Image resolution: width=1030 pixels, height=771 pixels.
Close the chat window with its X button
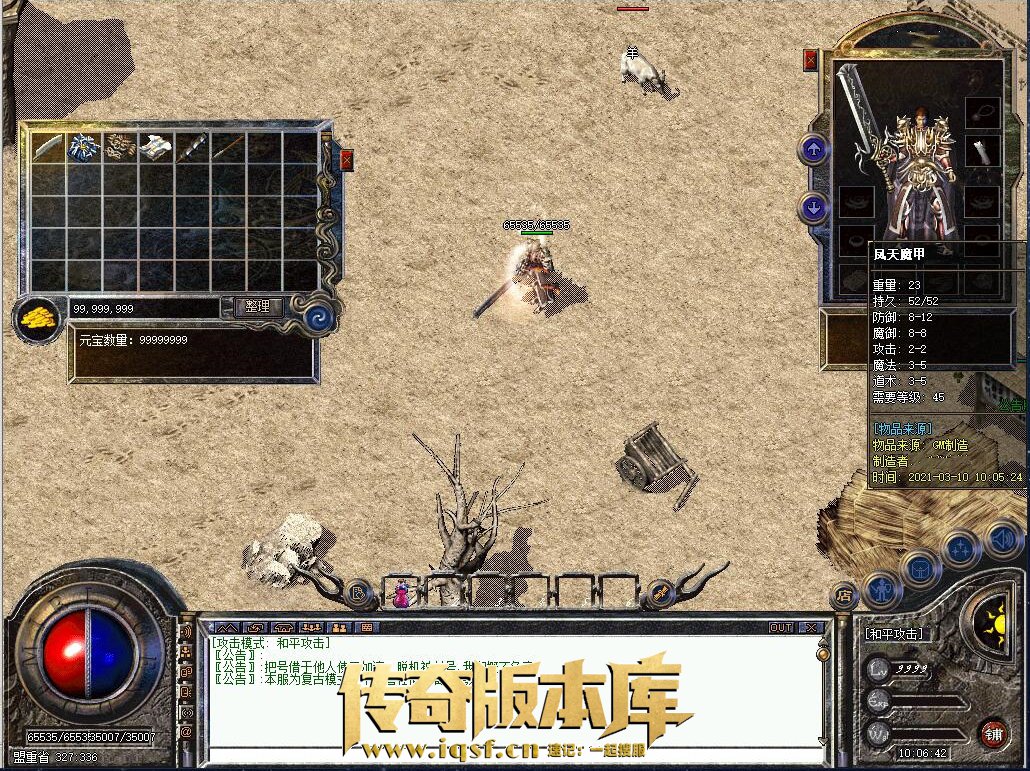point(811,627)
